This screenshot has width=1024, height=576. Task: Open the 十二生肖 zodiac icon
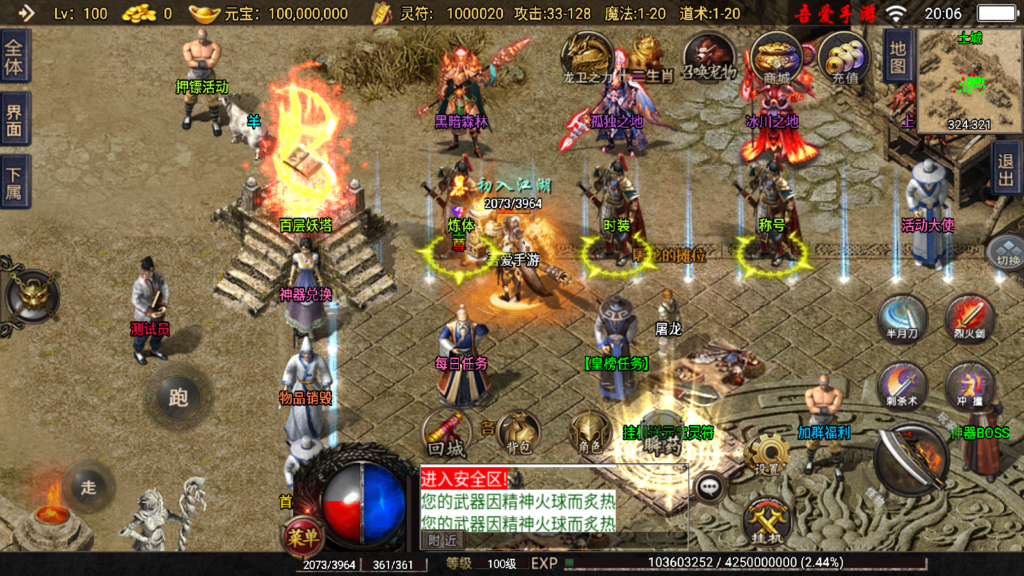click(x=646, y=58)
